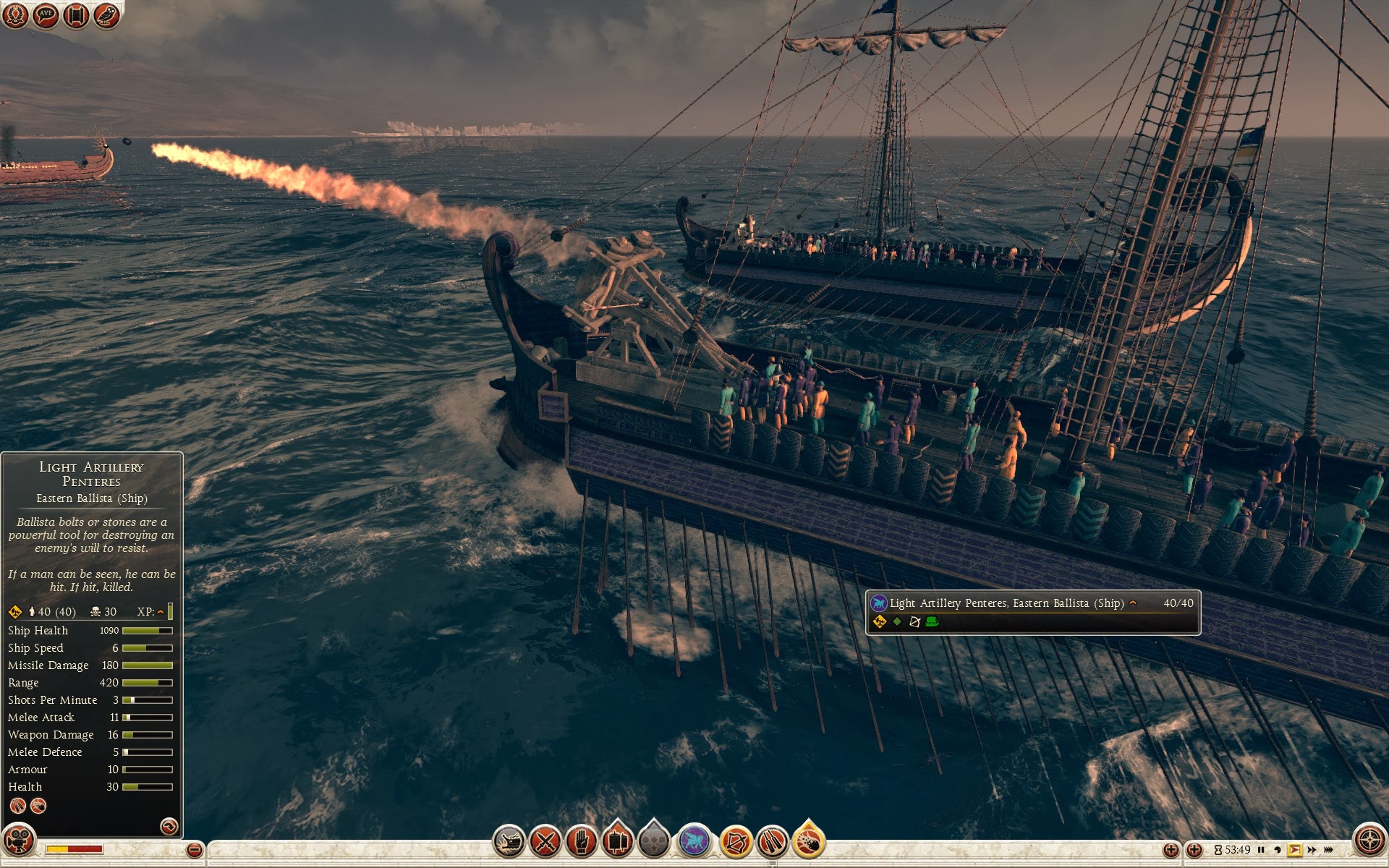Select the raised hand halt button
The height and width of the screenshot is (868, 1389).
tap(581, 842)
